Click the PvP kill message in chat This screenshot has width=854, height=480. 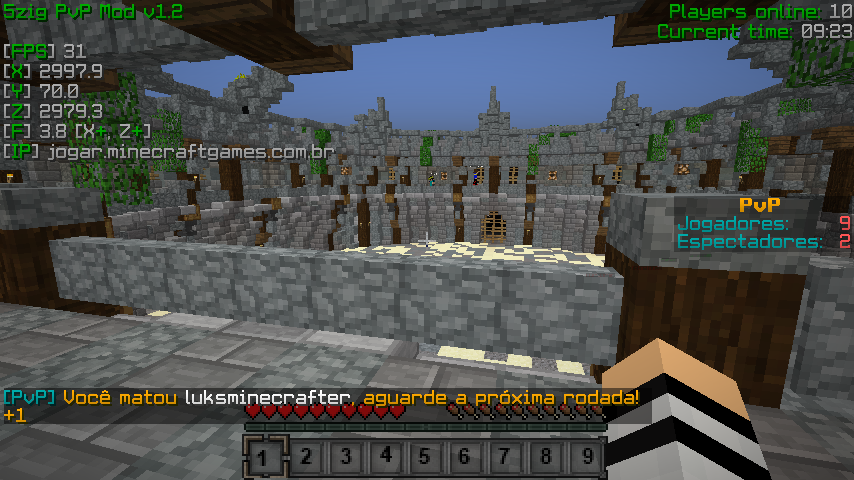[x=320, y=397]
